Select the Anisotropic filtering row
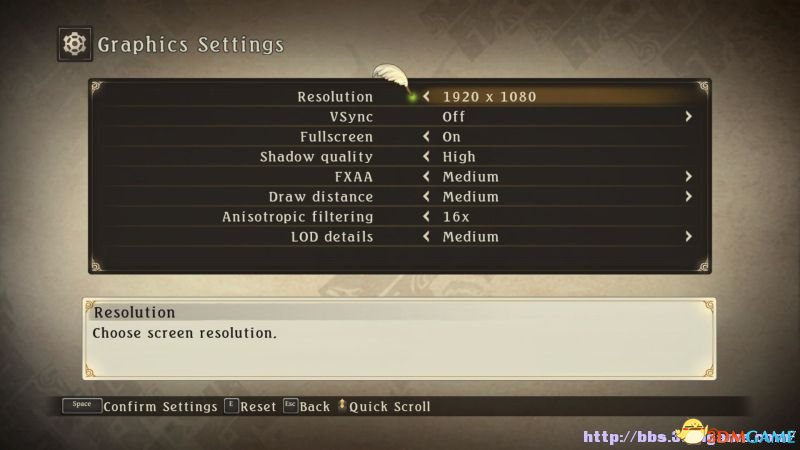The width and height of the screenshot is (800, 450). pos(297,217)
